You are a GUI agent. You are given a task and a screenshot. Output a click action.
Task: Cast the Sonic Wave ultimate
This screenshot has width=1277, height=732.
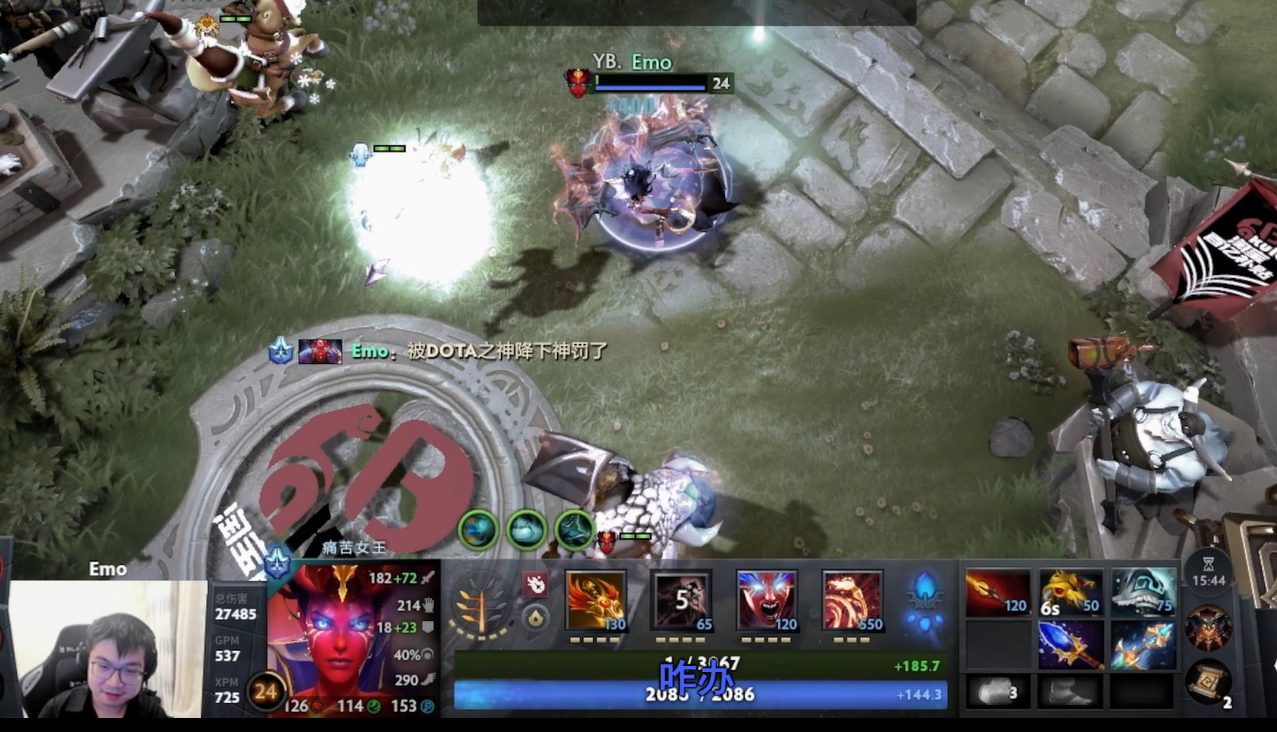click(852, 600)
